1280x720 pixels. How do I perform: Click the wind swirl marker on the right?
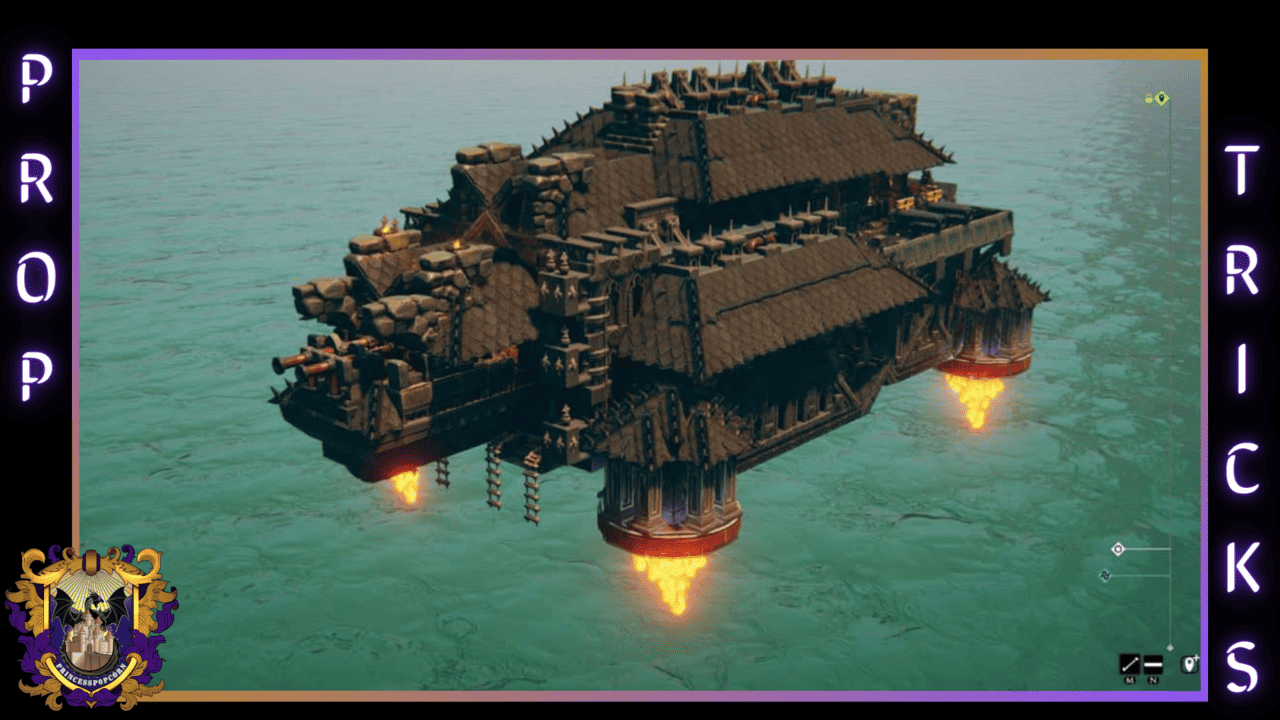[1104, 575]
